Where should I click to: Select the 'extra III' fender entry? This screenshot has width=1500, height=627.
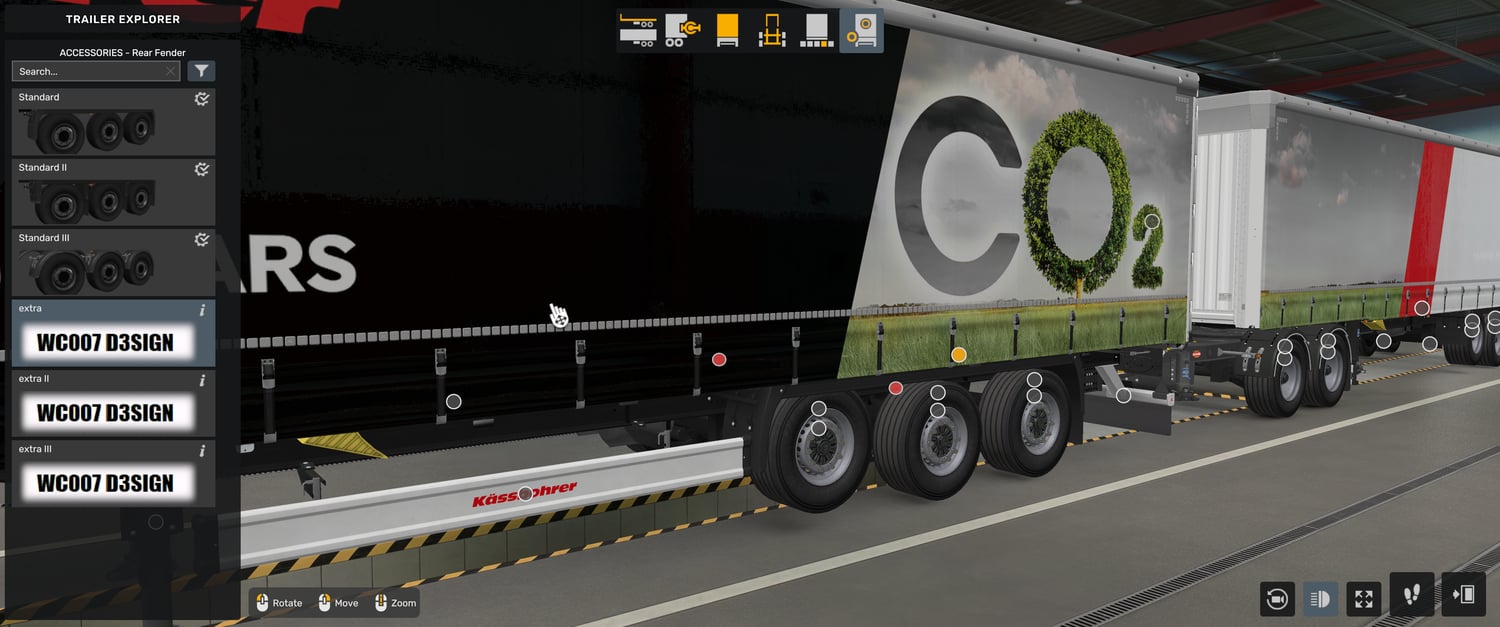click(113, 473)
